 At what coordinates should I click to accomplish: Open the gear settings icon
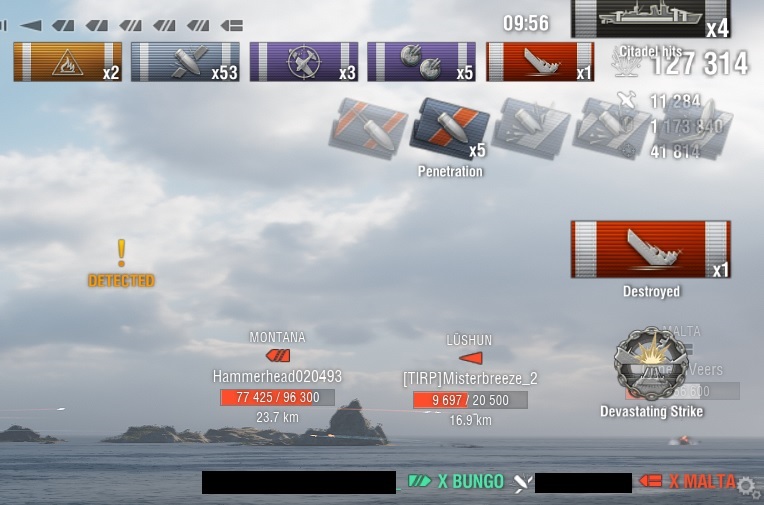[746, 487]
